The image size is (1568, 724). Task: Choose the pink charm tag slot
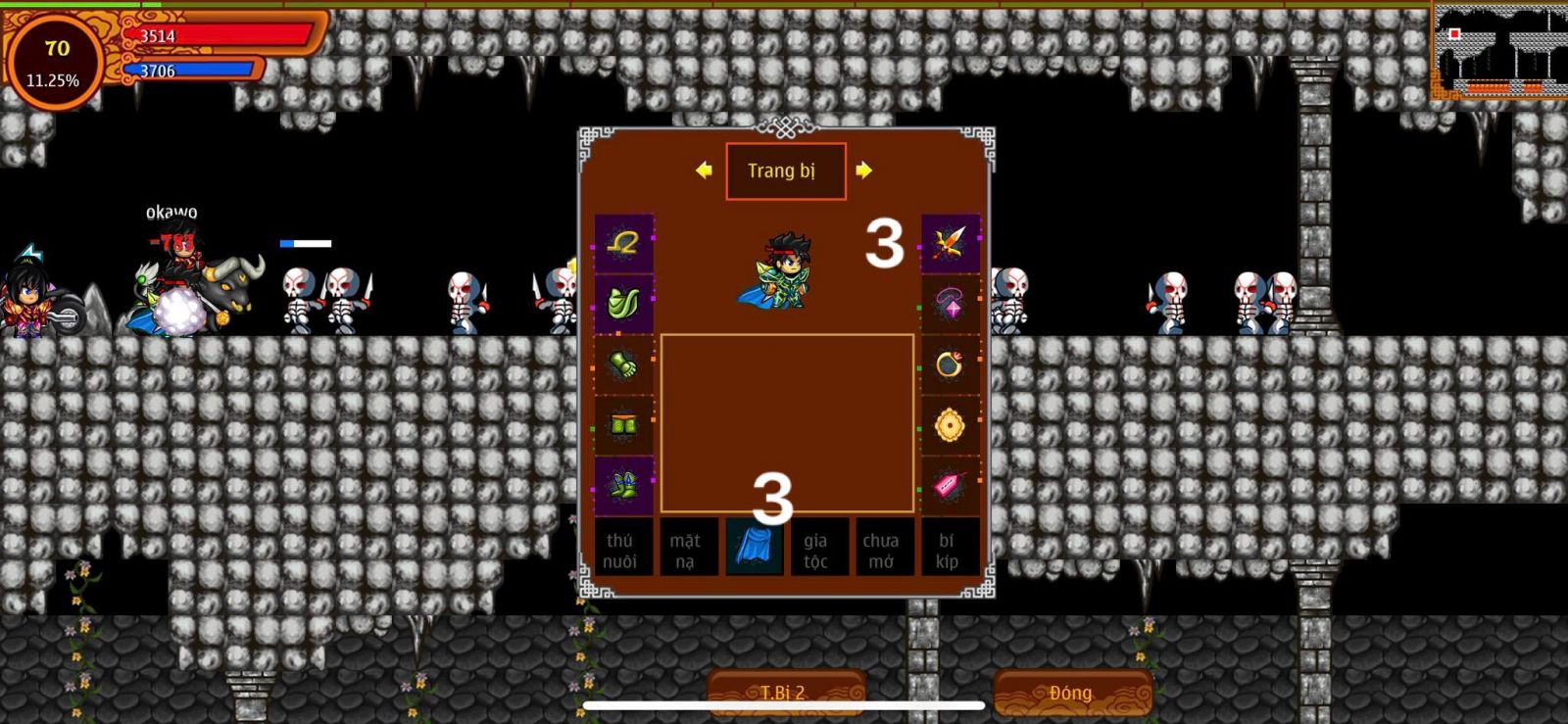pyautogui.click(x=950, y=485)
